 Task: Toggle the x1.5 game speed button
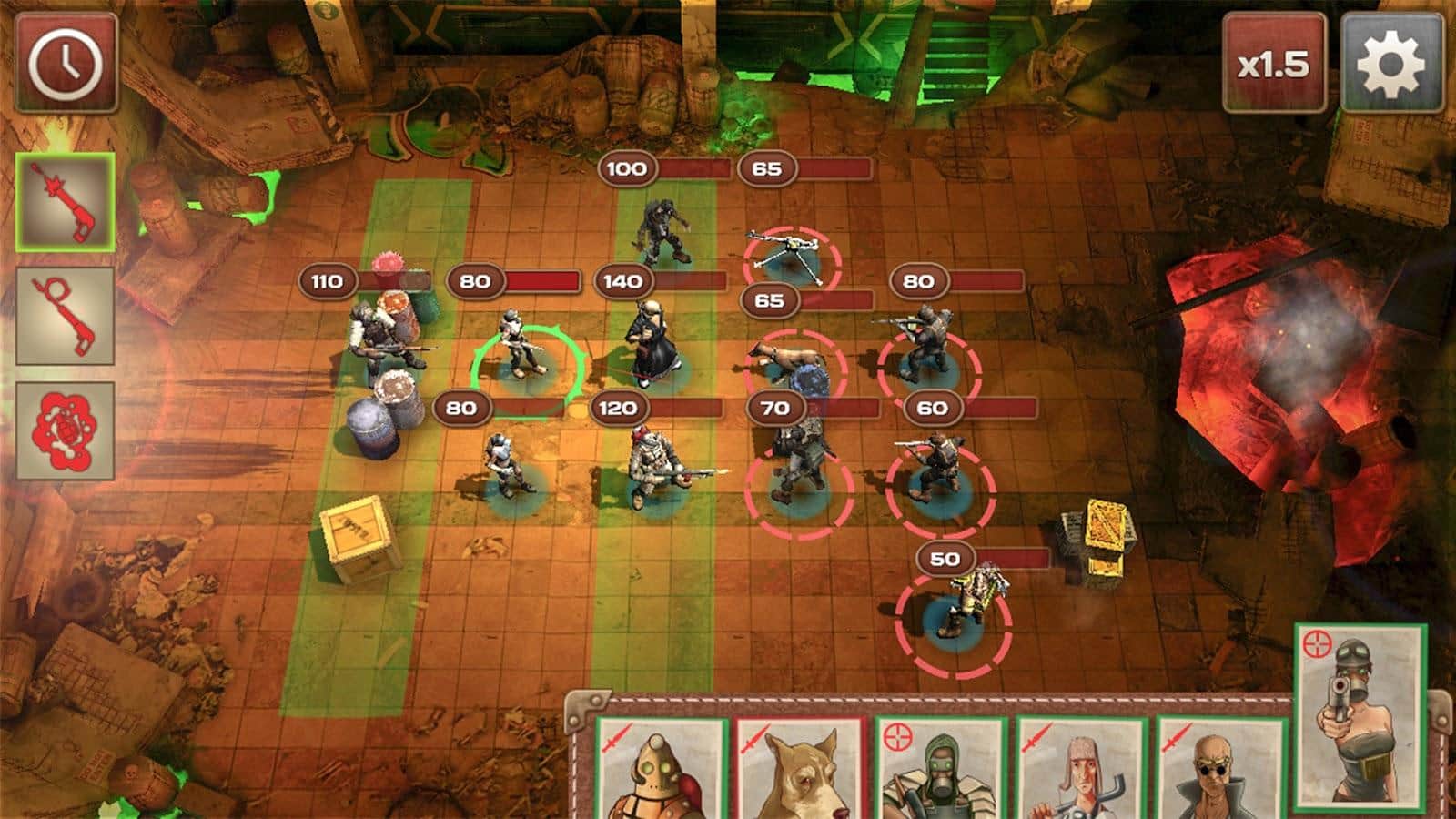[1272, 64]
